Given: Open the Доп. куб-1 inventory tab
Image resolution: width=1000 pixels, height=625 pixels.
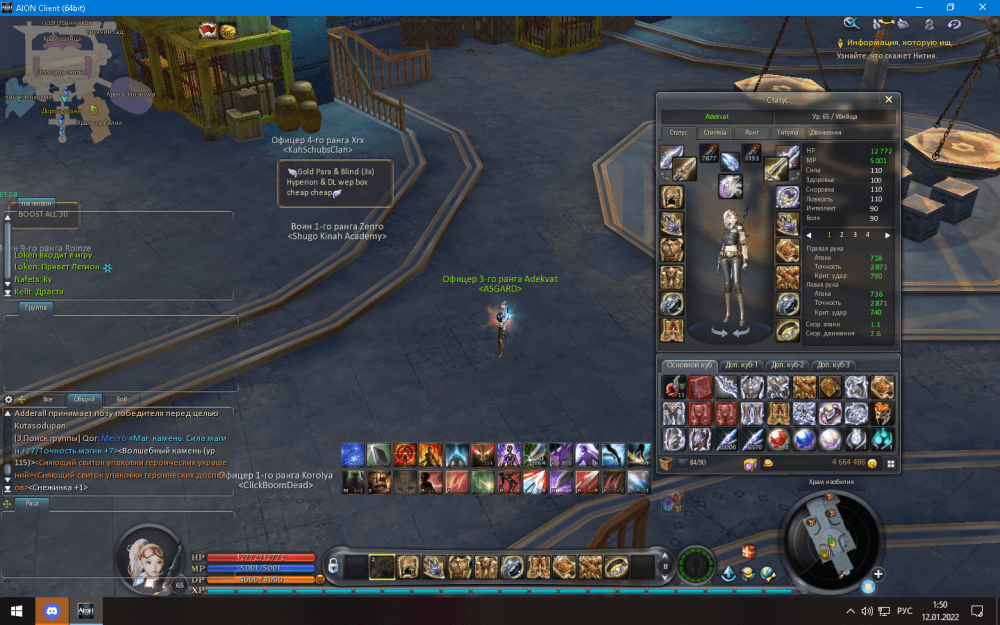Looking at the screenshot, I should 743,365.
